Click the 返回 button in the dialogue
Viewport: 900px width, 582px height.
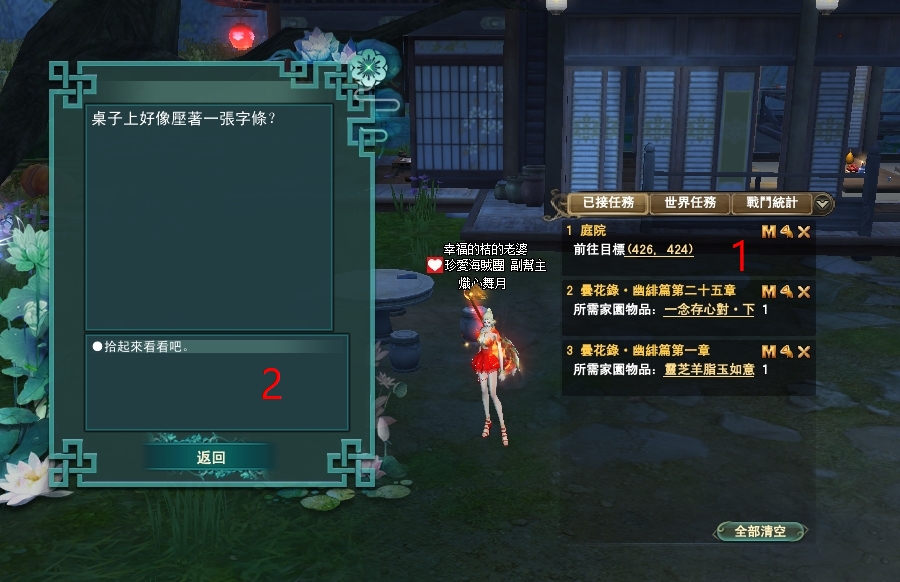pyautogui.click(x=210, y=457)
